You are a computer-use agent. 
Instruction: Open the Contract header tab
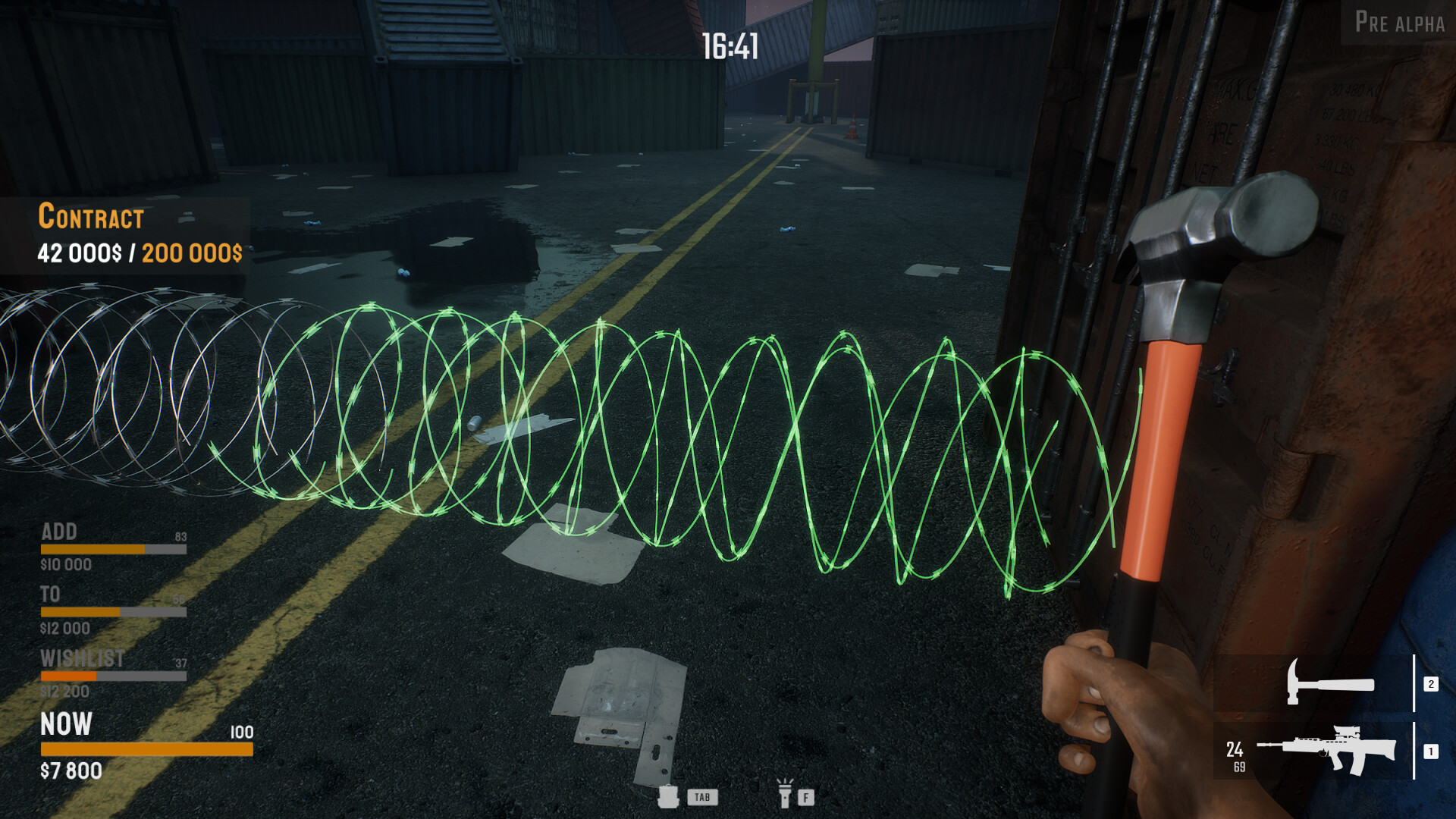click(x=91, y=218)
